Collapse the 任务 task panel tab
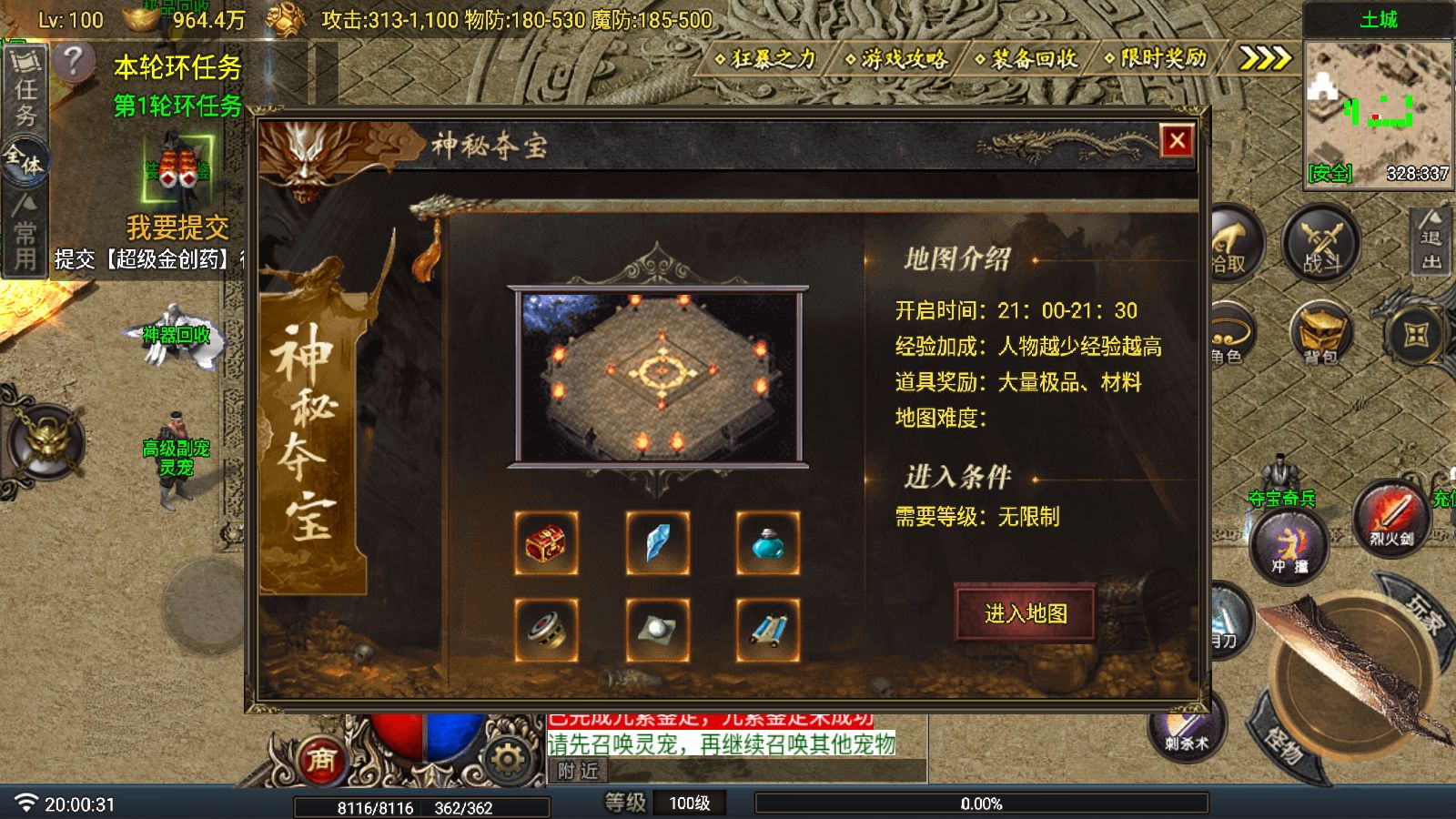This screenshot has width=1456, height=819. (25, 96)
